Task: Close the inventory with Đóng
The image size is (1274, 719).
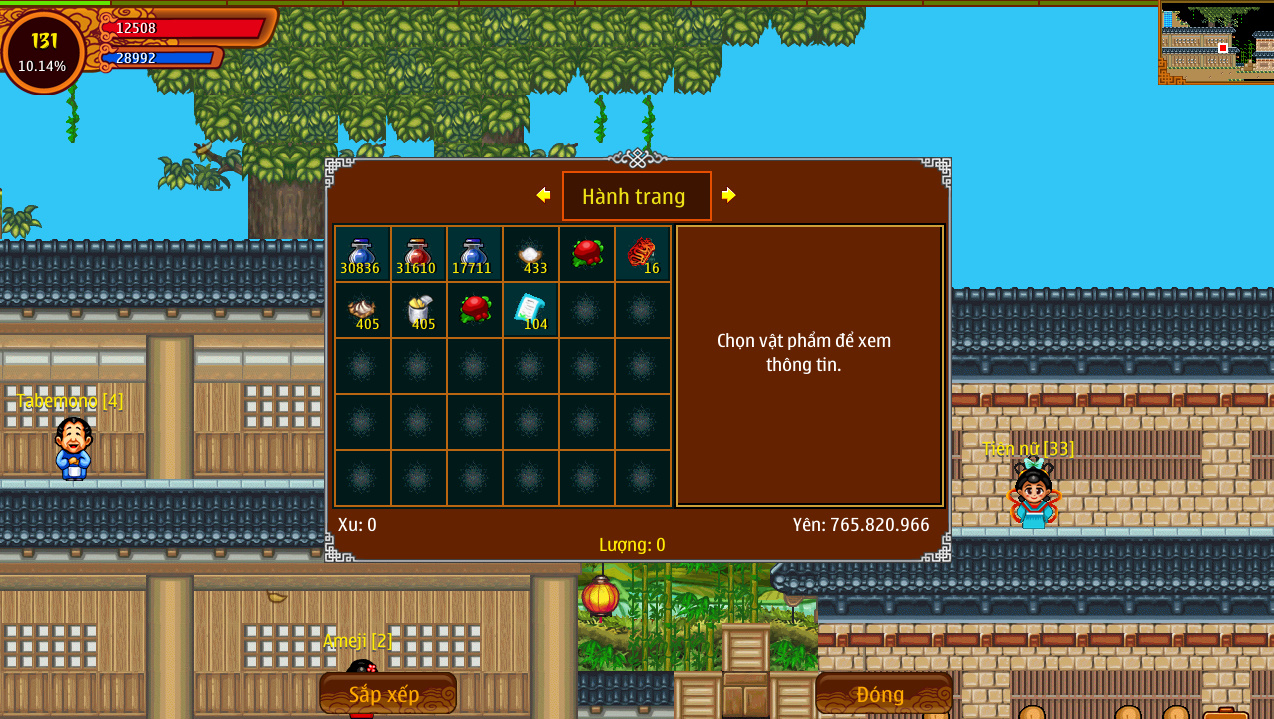Action: [881, 694]
